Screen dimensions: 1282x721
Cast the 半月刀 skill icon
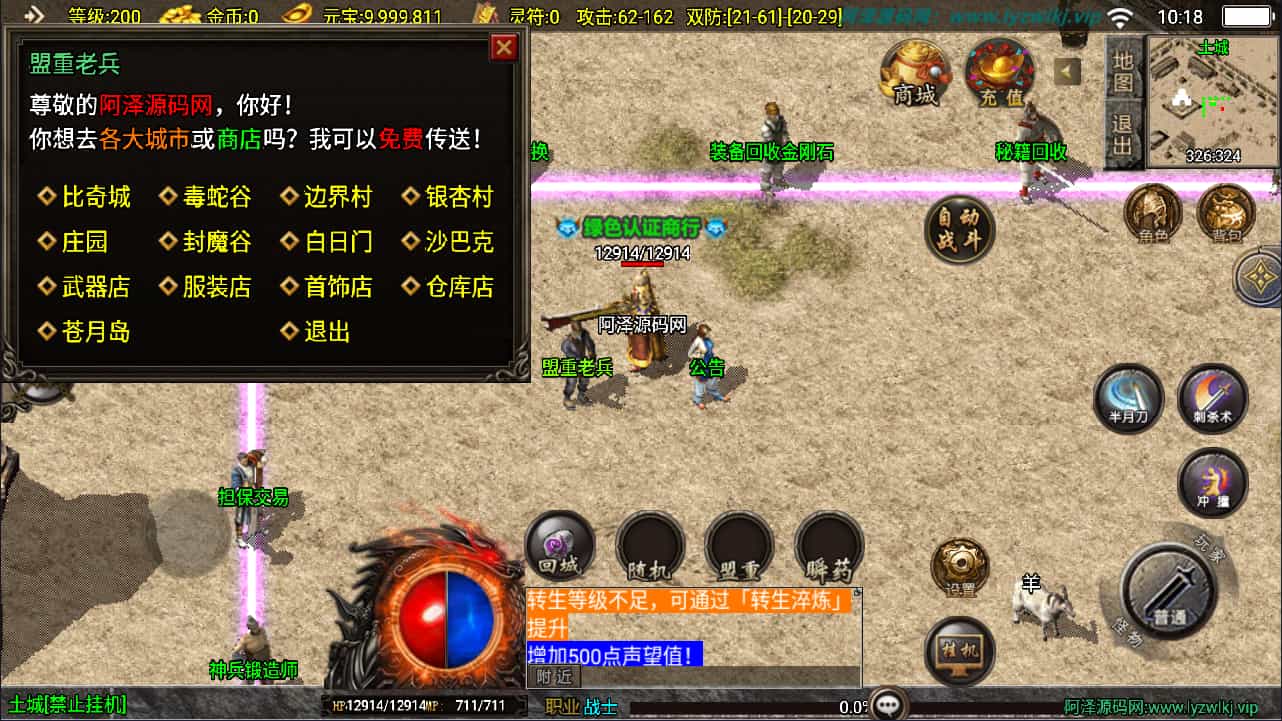tap(1128, 398)
